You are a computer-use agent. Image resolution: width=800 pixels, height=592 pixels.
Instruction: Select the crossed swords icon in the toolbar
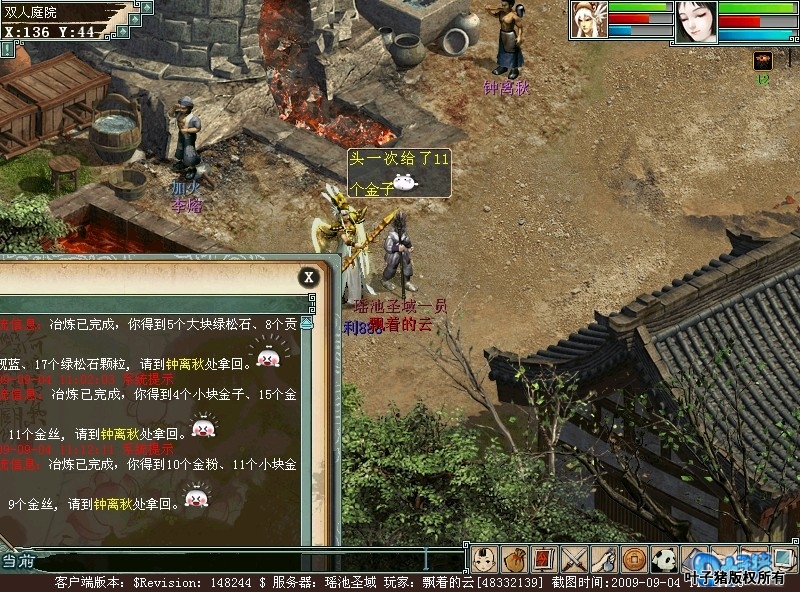tap(574, 559)
